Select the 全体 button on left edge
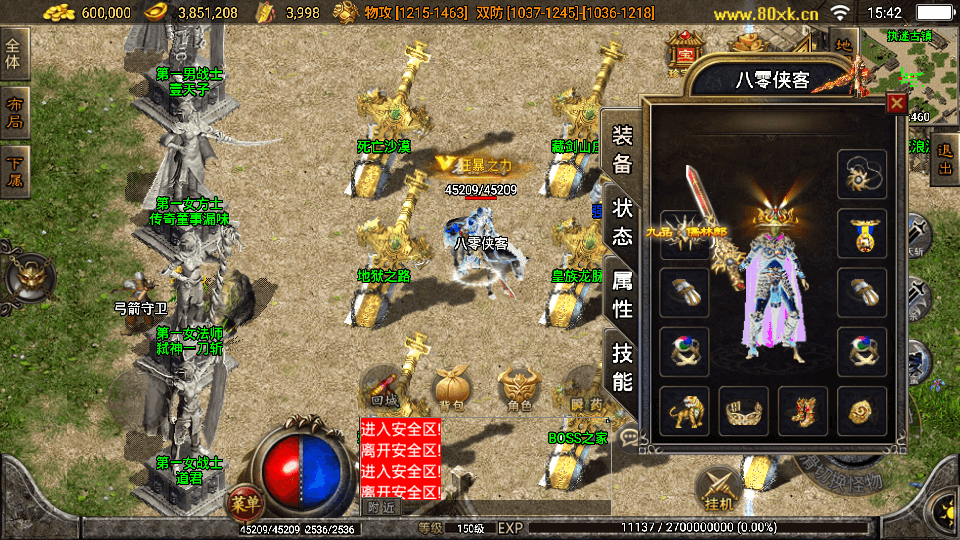The image size is (960, 540). tap(14, 52)
